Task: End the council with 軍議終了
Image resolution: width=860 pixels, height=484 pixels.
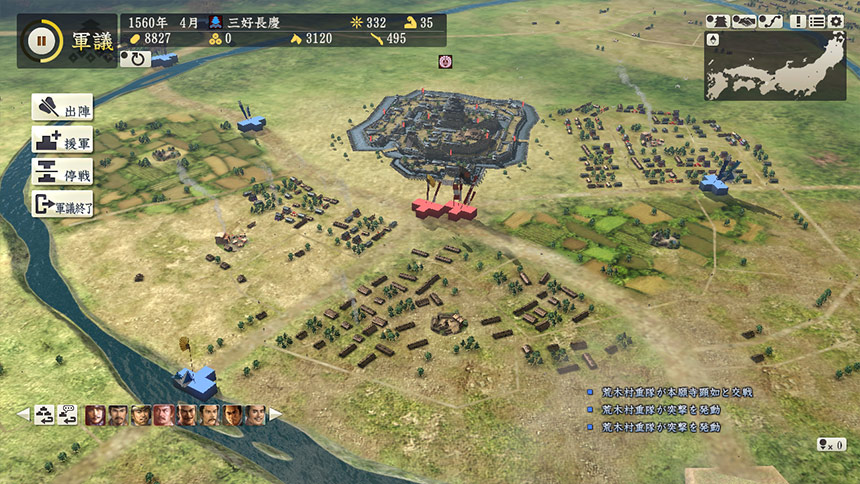Action: pos(63,205)
